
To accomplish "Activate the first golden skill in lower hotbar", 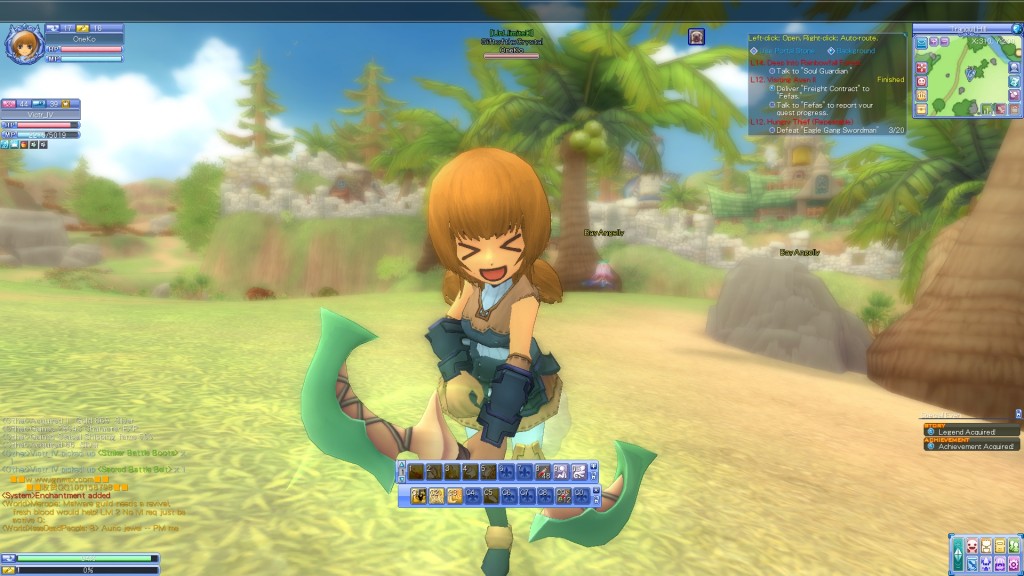I will [420, 494].
